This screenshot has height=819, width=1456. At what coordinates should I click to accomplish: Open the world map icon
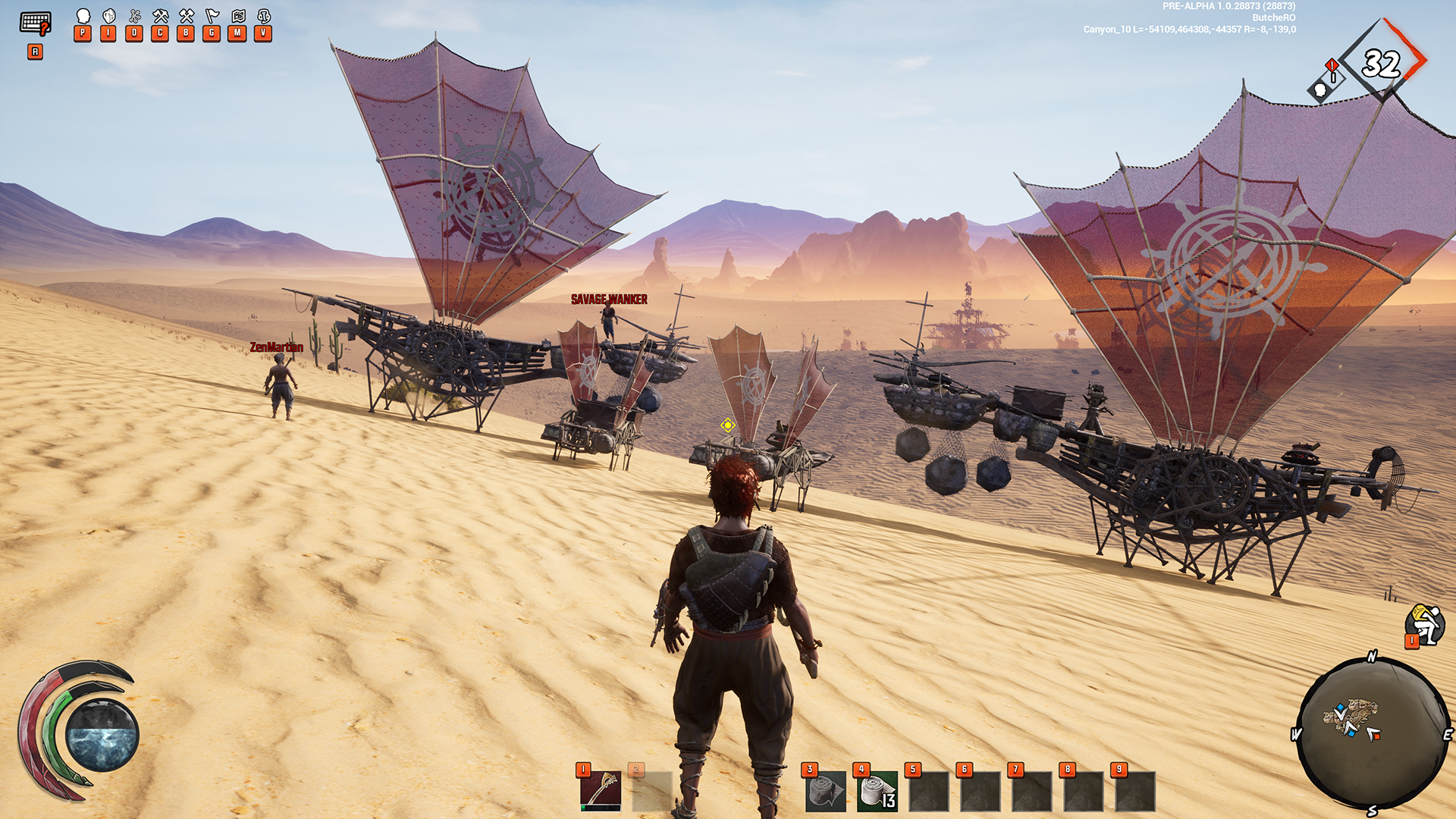tap(238, 16)
